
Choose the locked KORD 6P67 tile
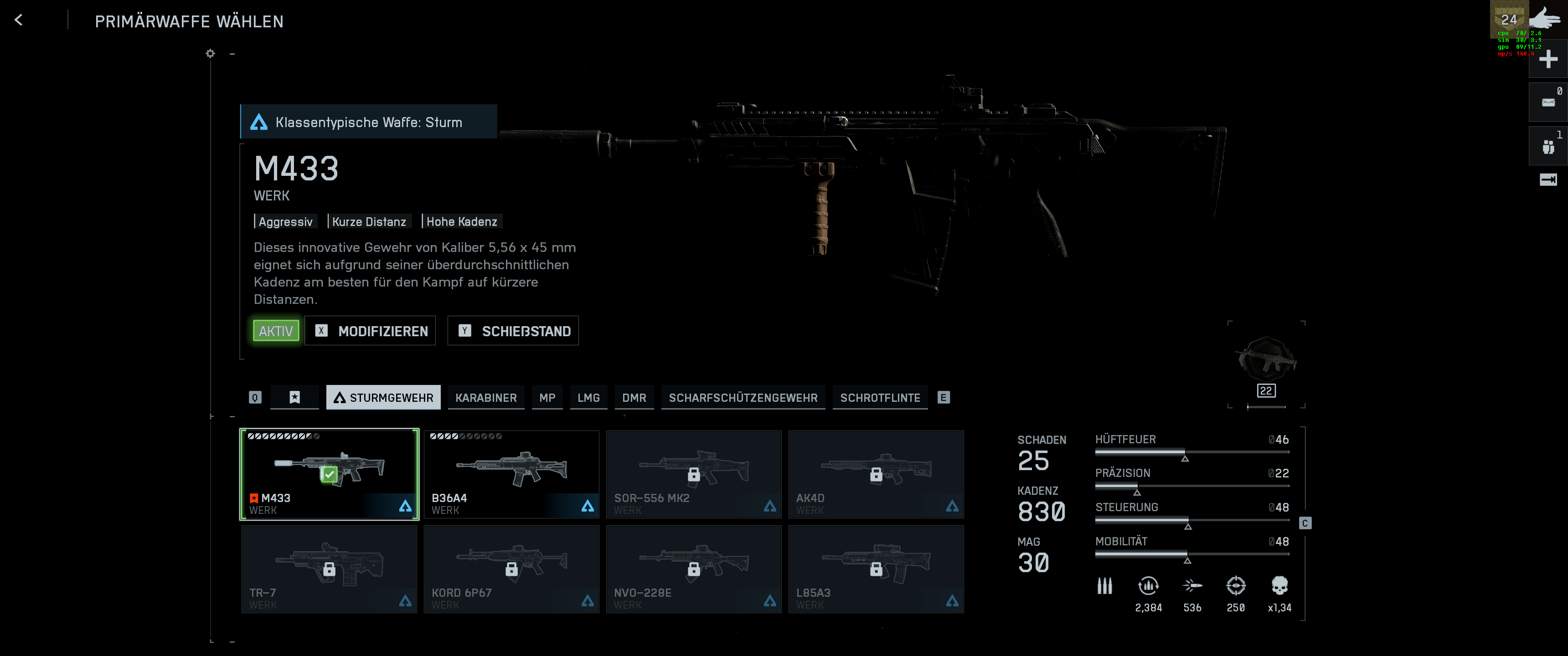(511, 569)
